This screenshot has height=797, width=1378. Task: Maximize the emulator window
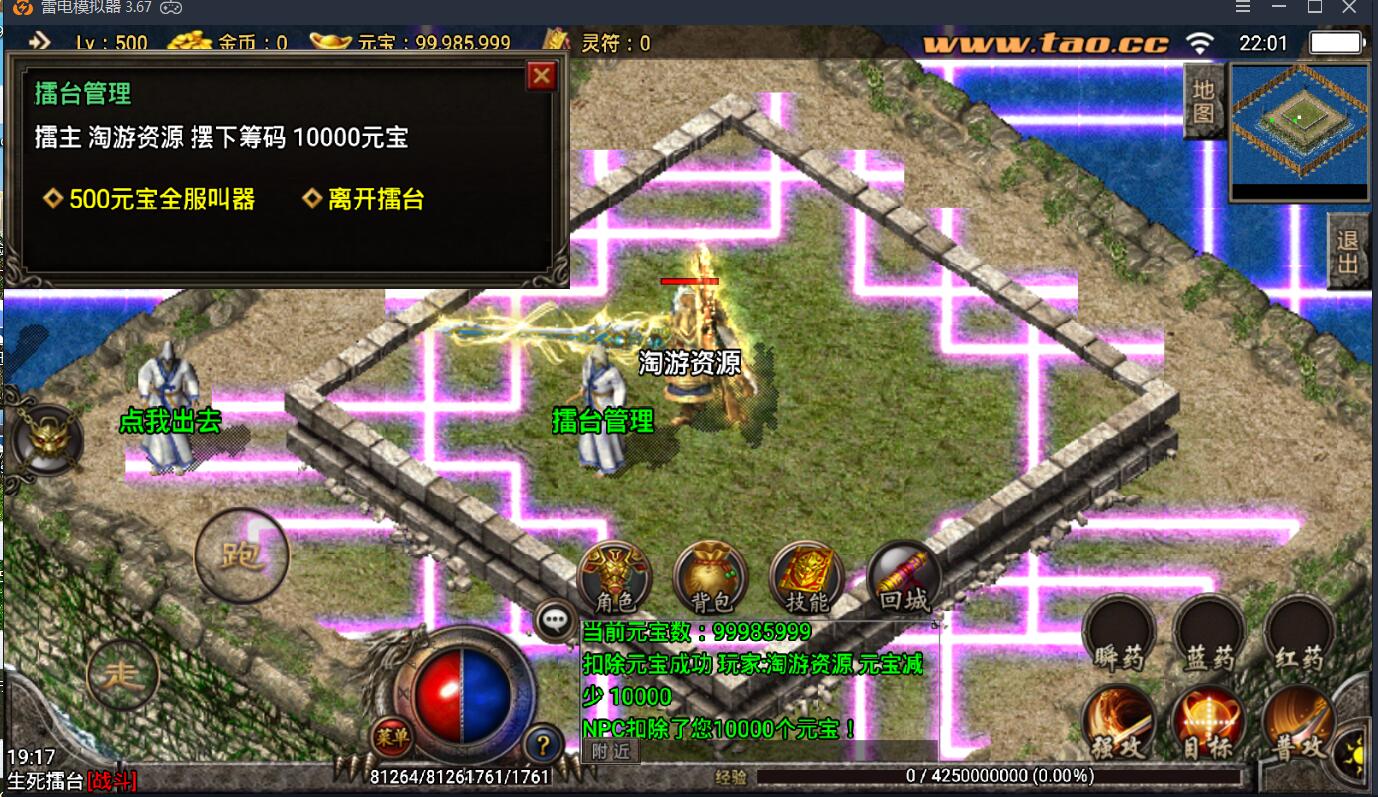coord(1315,8)
